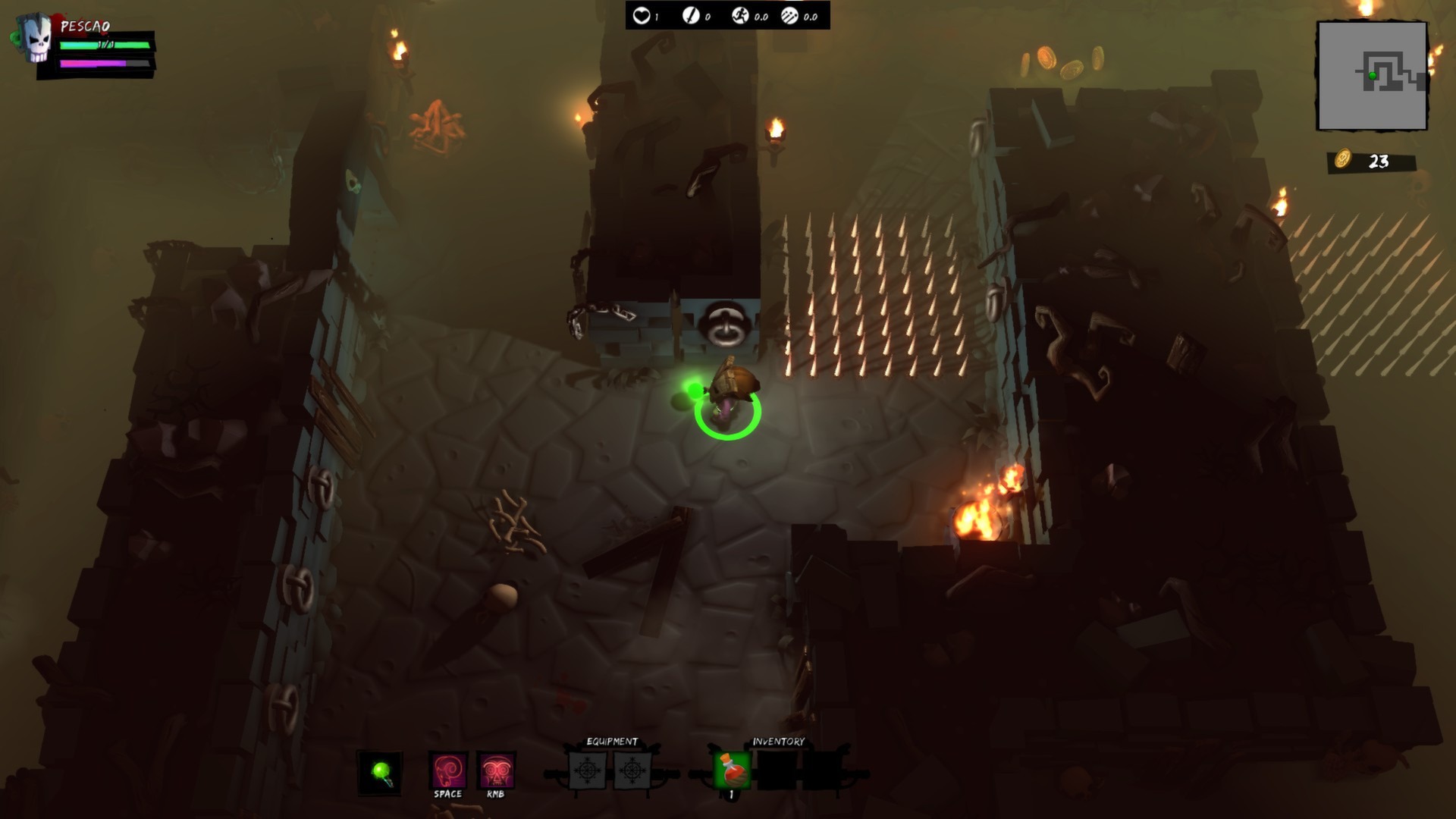Click the green voodoo pin item icon
1456x819 pixels.
click(x=381, y=772)
